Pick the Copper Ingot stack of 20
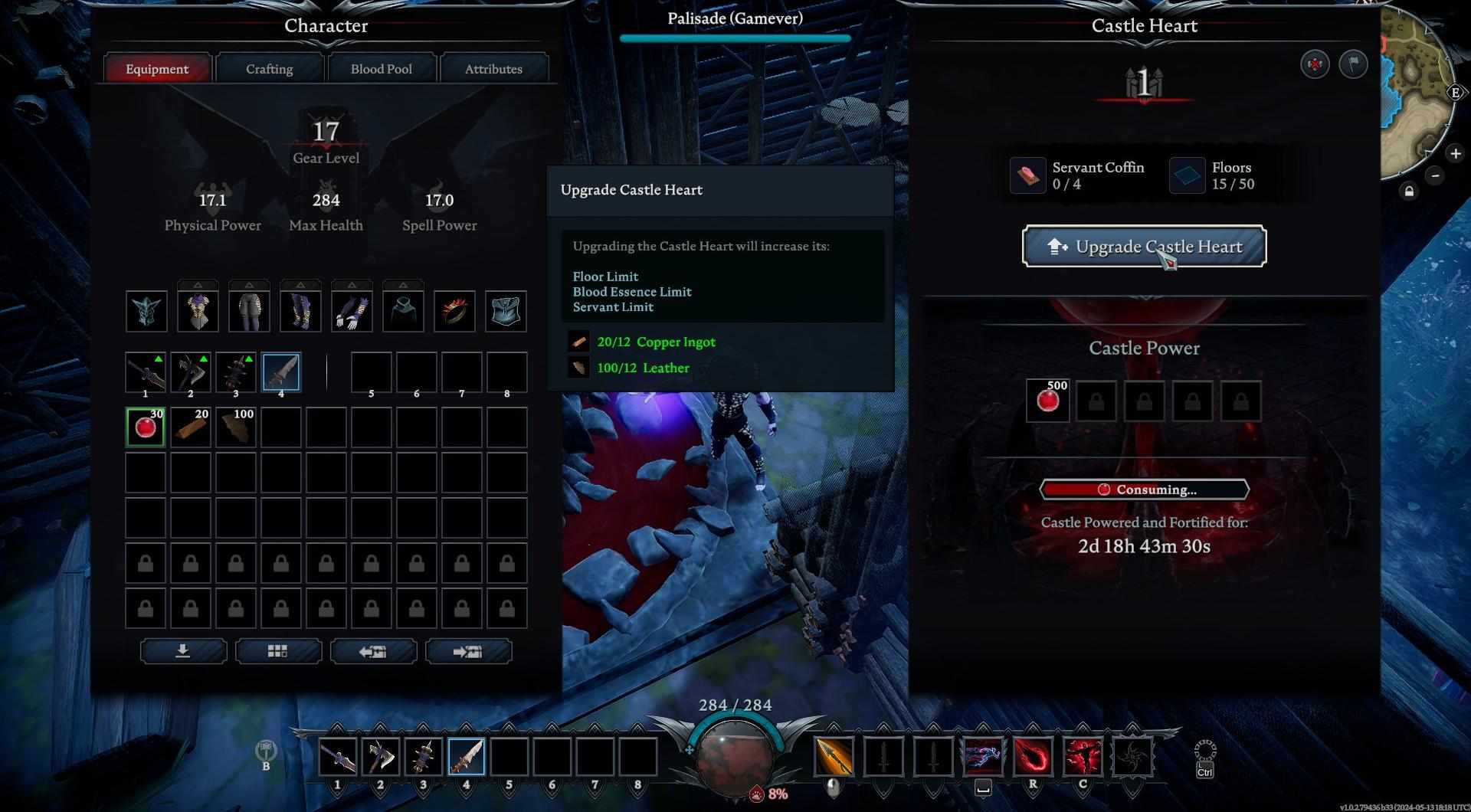 191,427
